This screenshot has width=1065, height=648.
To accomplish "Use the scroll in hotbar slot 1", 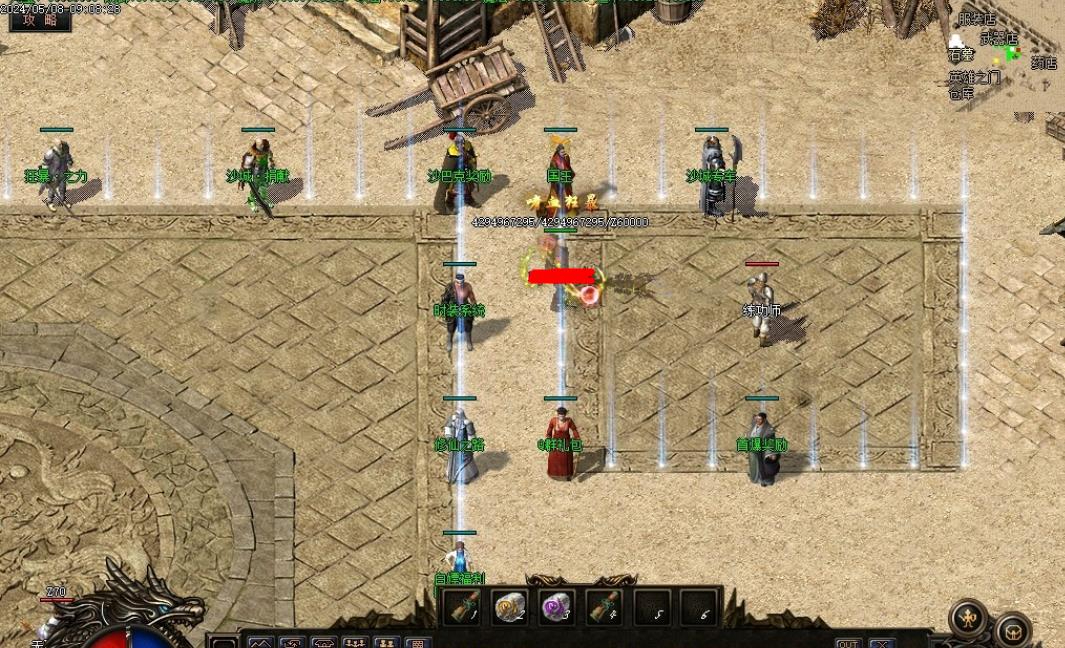I will pyautogui.click(x=462, y=606).
